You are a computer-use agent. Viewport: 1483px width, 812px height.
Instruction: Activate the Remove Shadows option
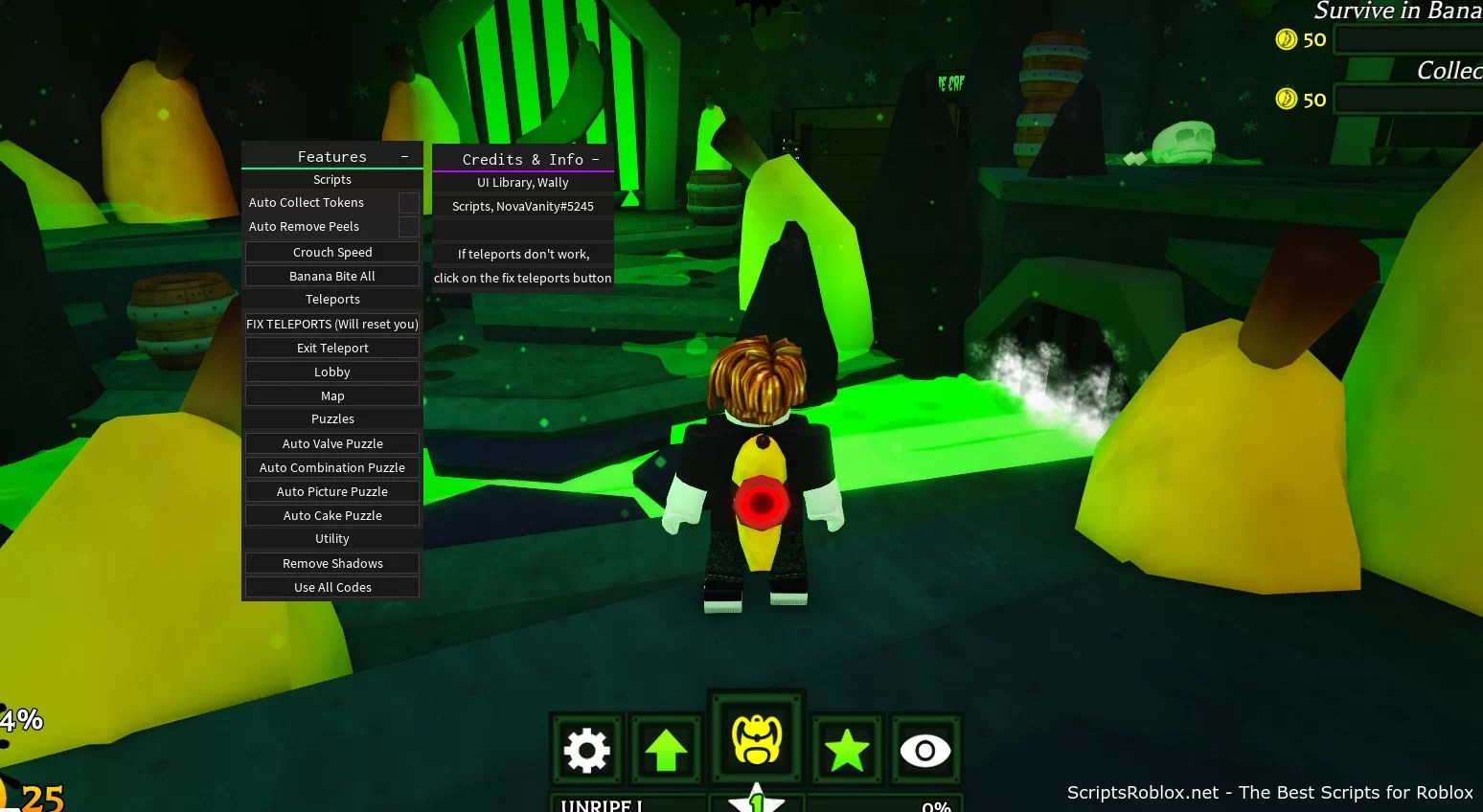(x=332, y=563)
